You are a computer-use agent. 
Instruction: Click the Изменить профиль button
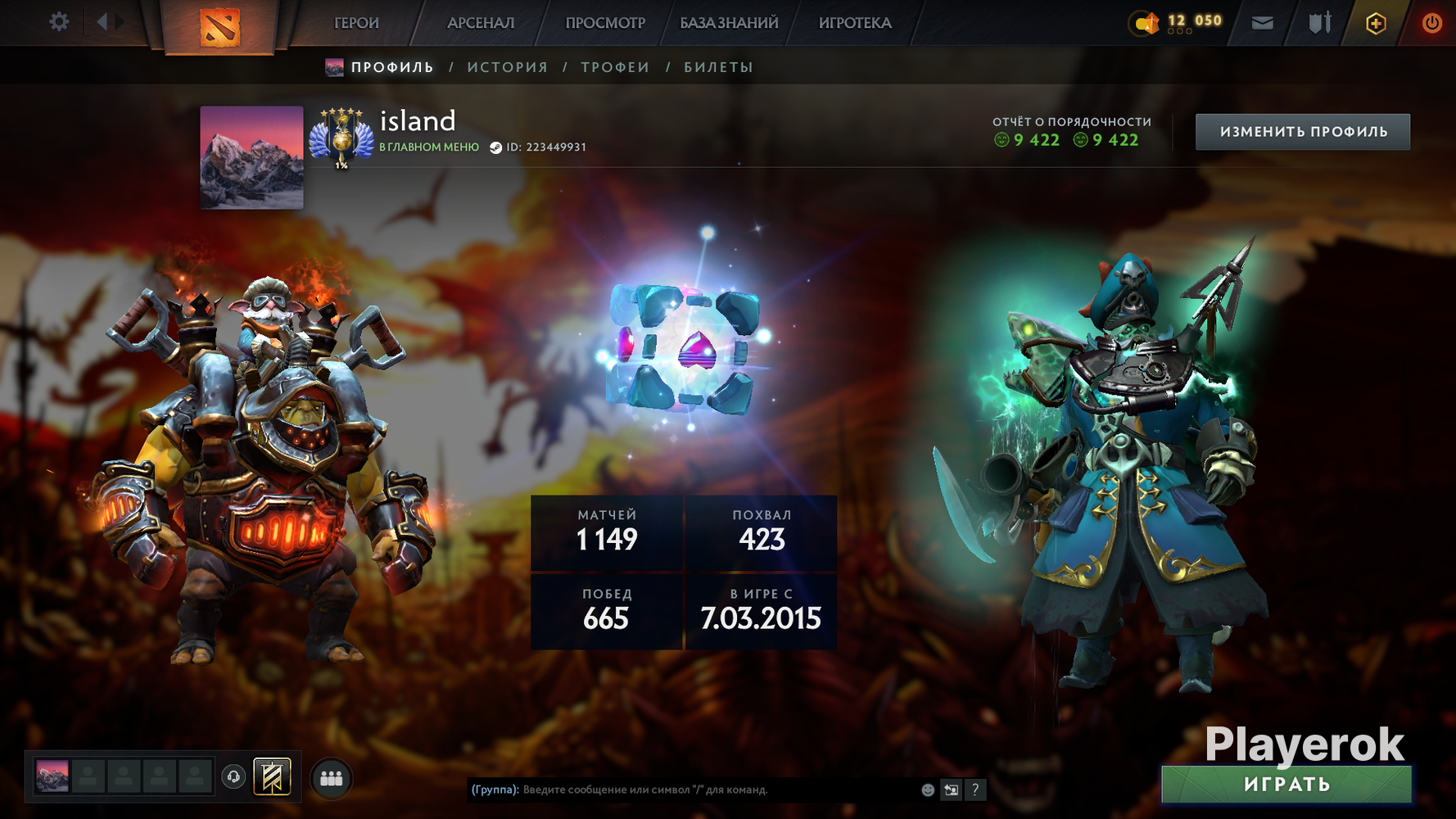tap(1302, 132)
